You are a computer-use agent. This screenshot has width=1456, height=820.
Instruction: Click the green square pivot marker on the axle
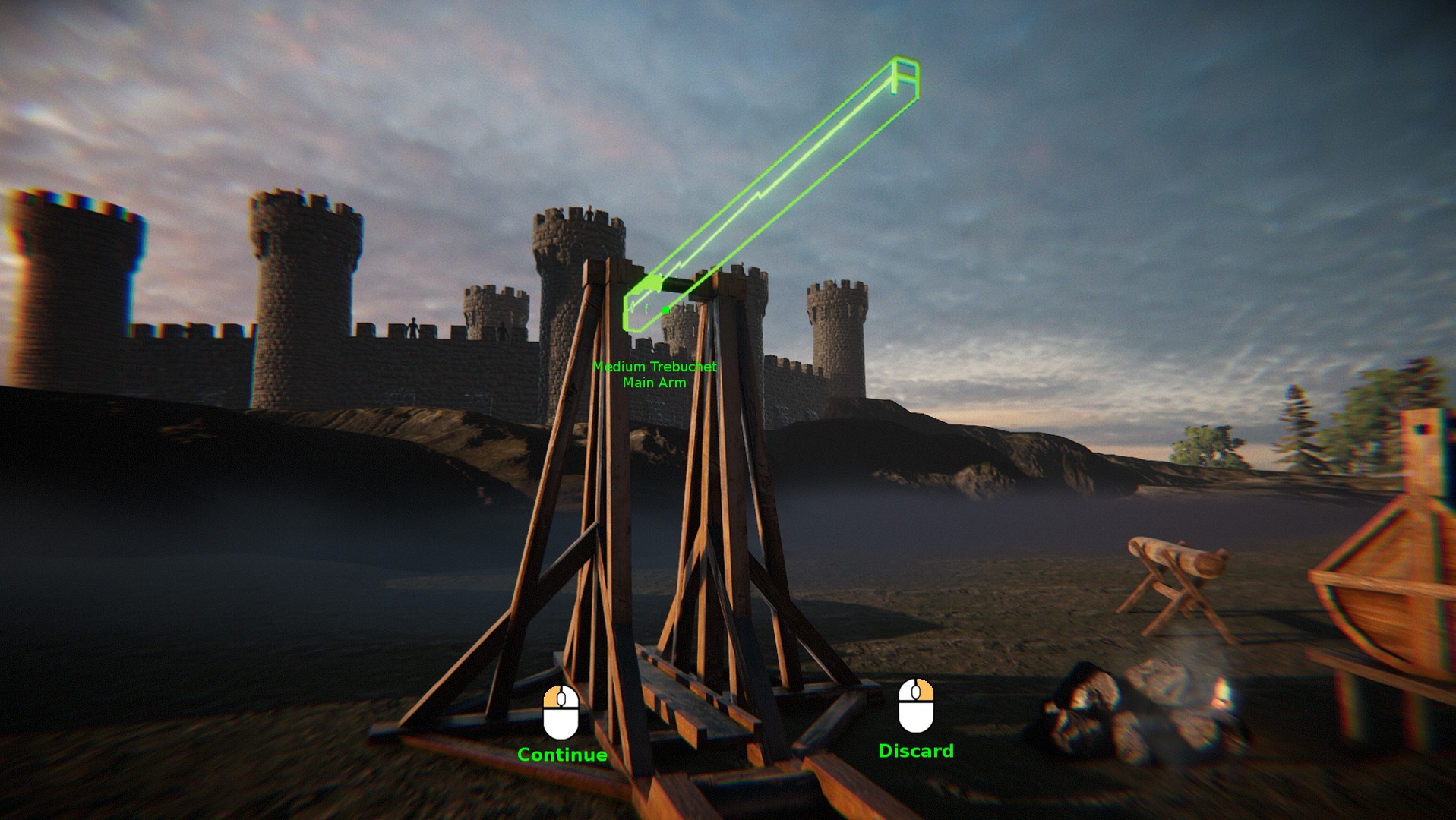665,308
